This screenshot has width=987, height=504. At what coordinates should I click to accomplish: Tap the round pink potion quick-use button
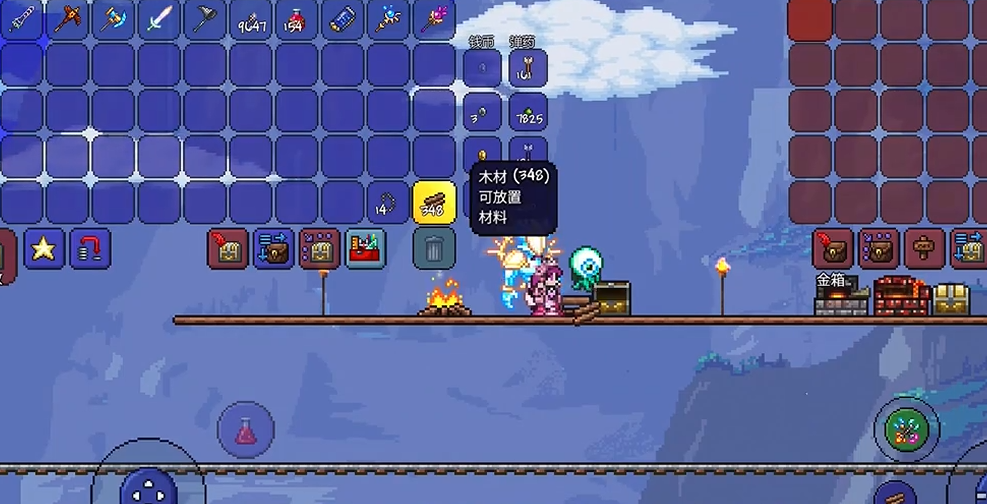click(x=245, y=431)
